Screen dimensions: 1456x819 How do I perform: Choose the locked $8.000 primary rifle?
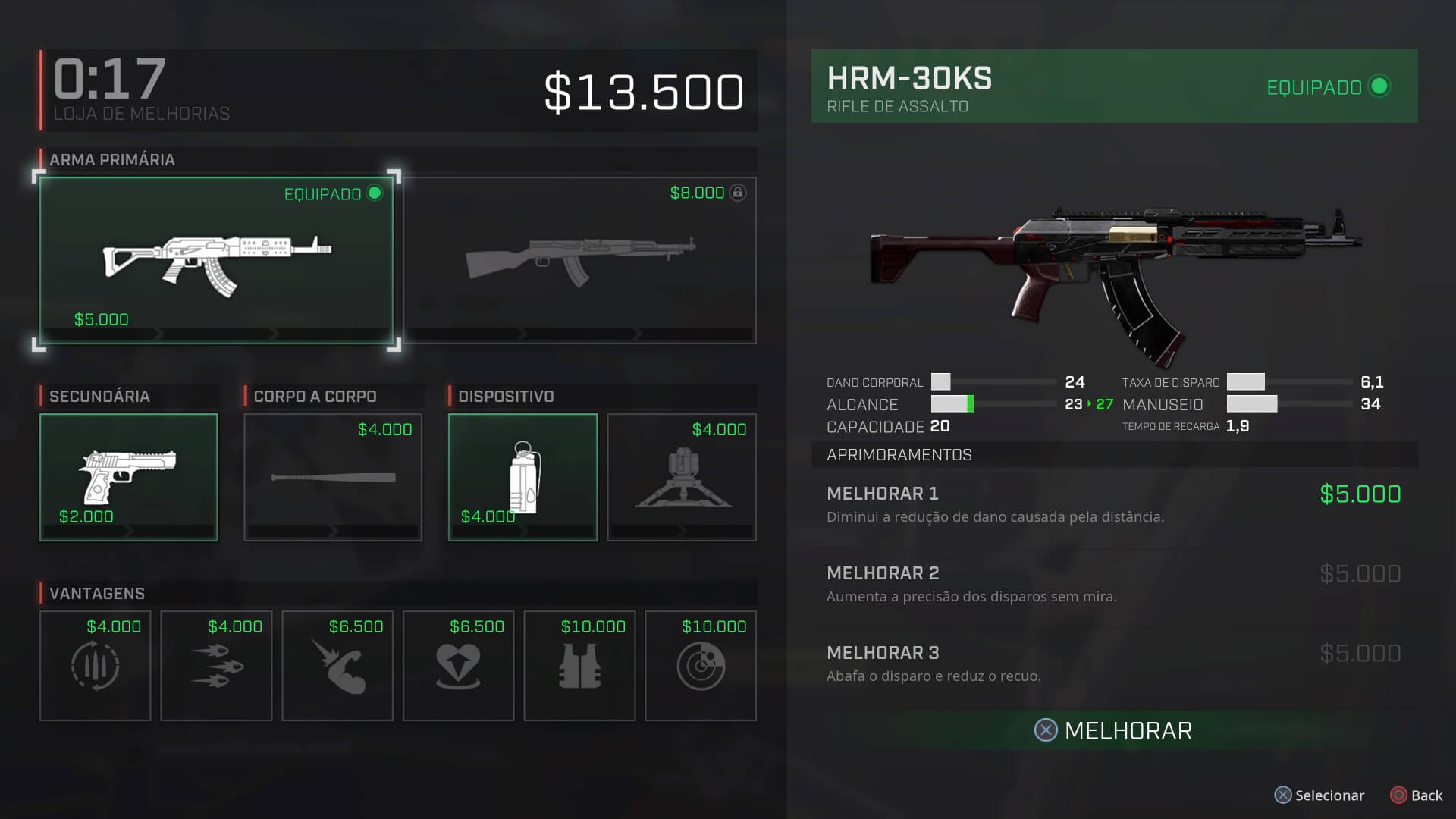tap(580, 260)
